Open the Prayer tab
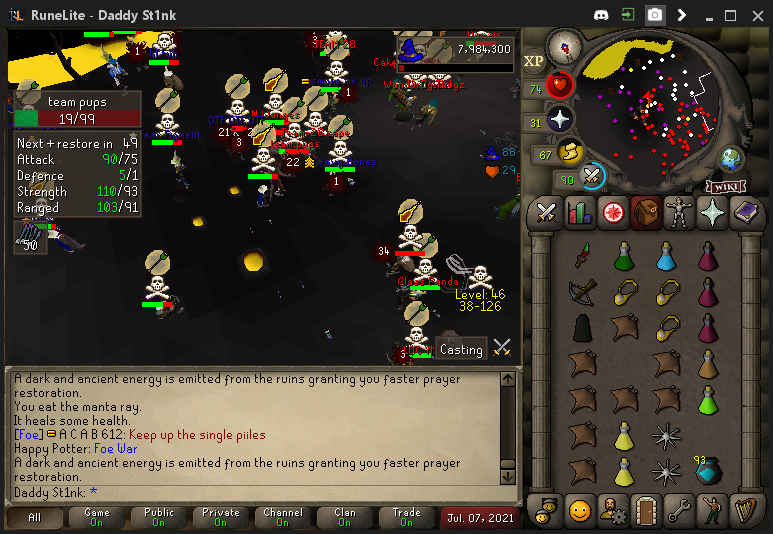The height and width of the screenshot is (534, 773). pyautogui.click(x=713, y=213)
